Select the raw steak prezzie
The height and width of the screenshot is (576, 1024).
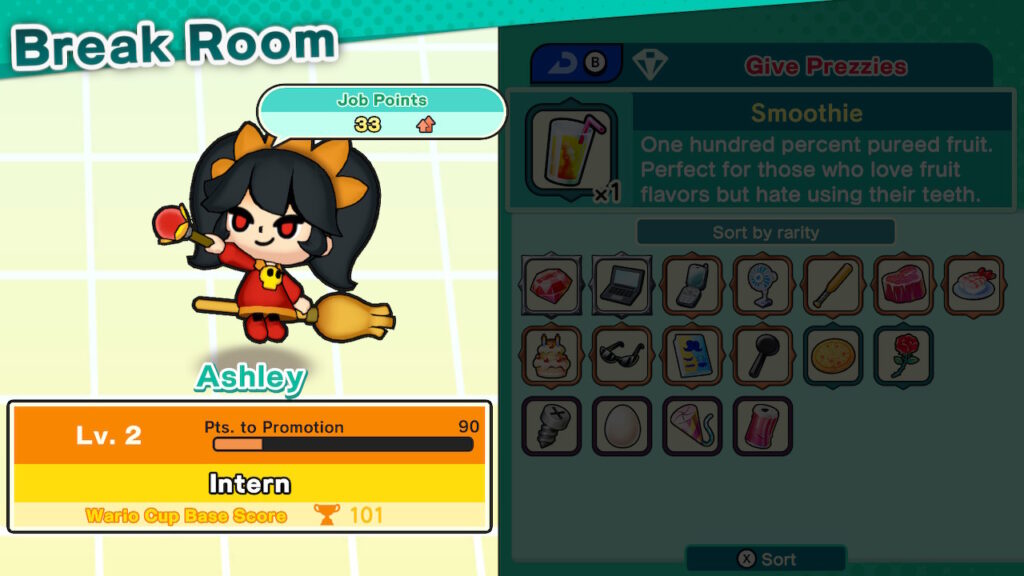click(x=904, y=286)
